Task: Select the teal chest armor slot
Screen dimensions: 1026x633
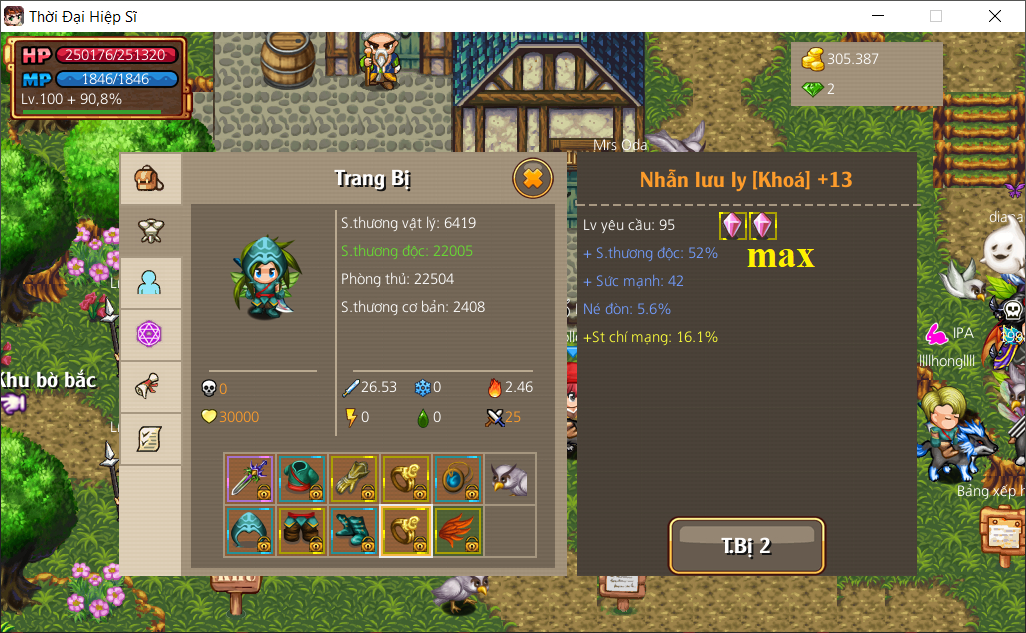Action: click(302, 479)
